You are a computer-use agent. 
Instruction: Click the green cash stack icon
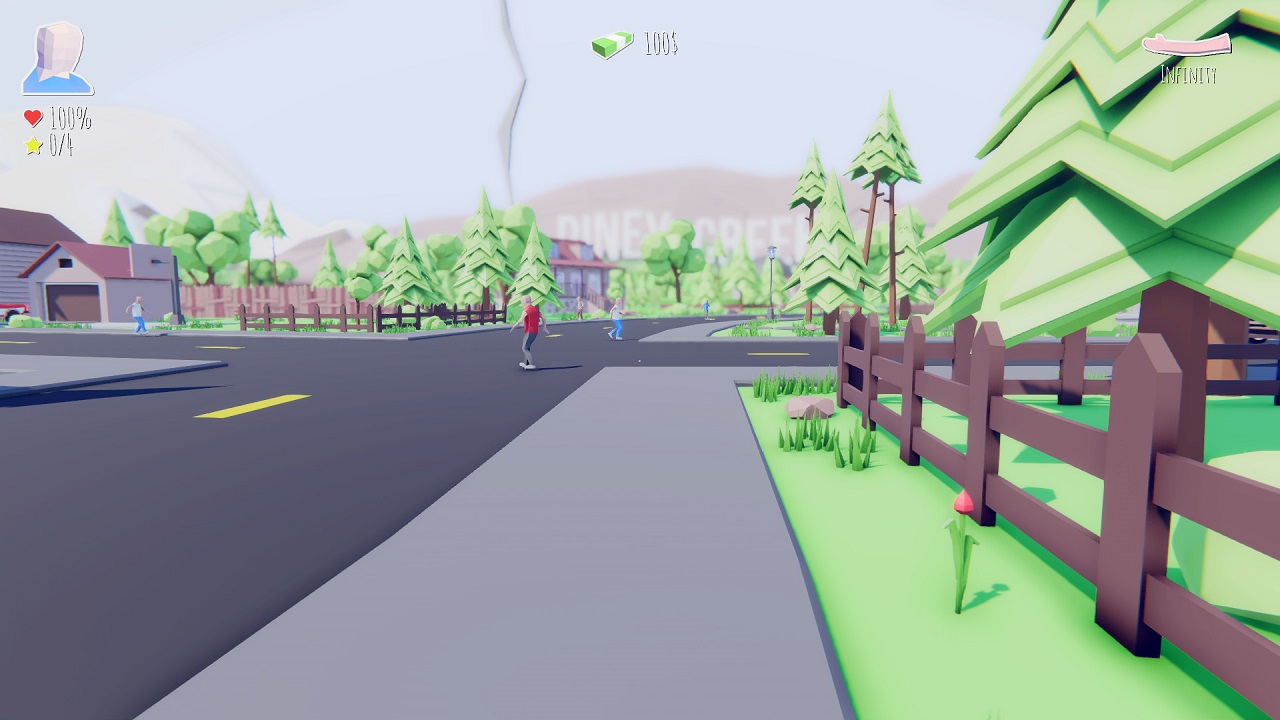(x=612, y=45)
